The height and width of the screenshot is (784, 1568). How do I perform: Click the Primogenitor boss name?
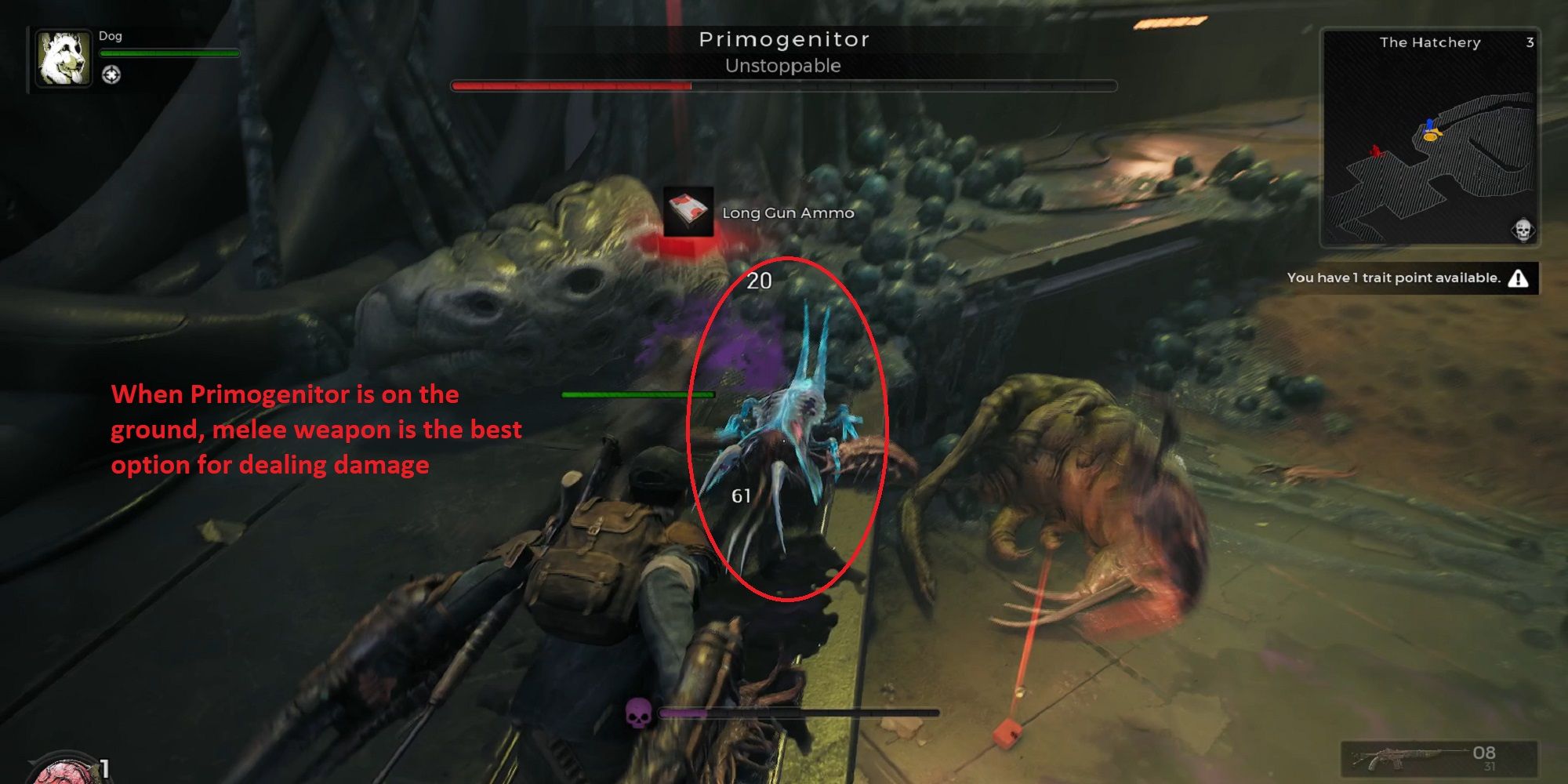coord(784,39)
